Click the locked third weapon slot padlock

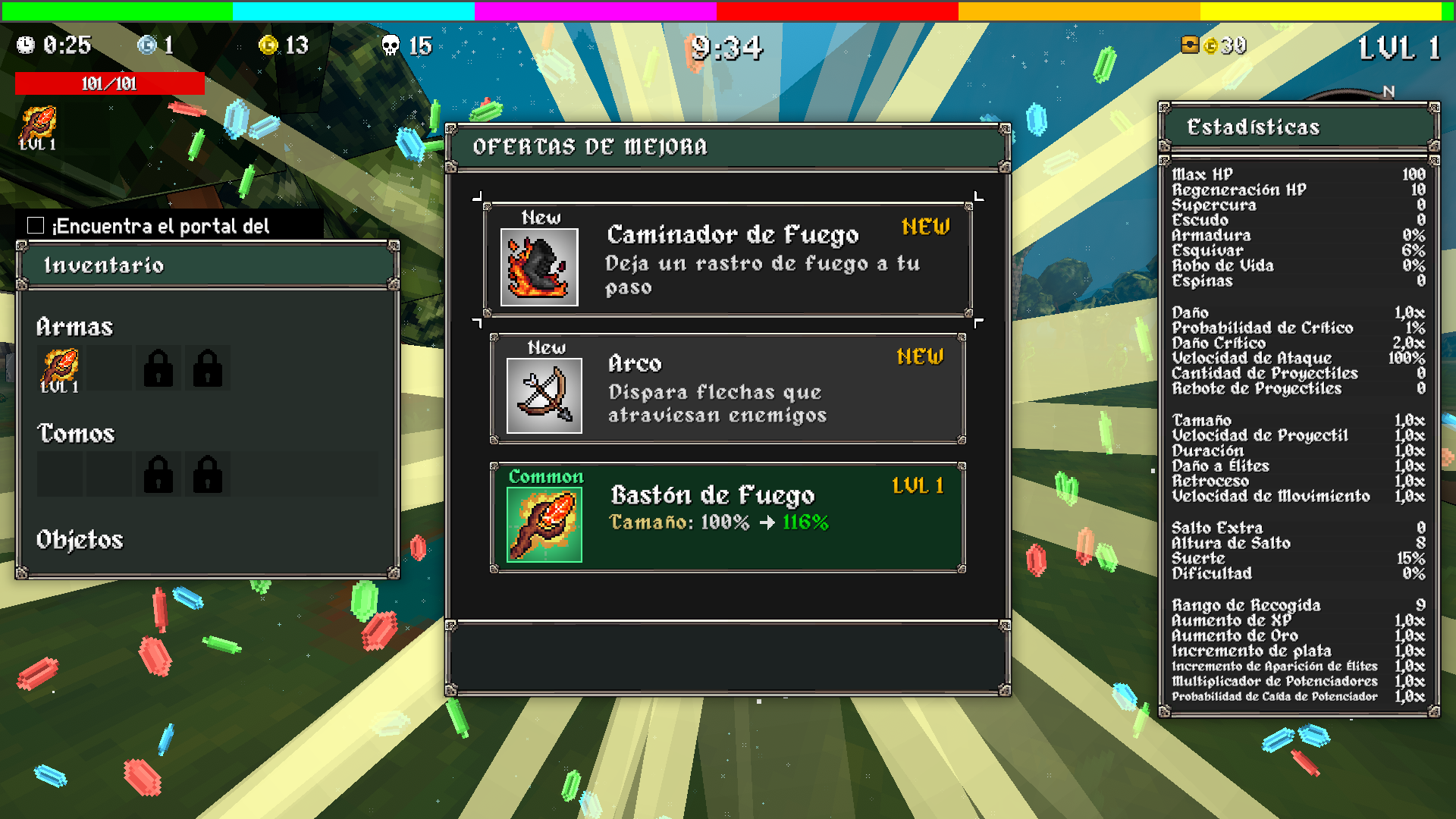point(157,367)
